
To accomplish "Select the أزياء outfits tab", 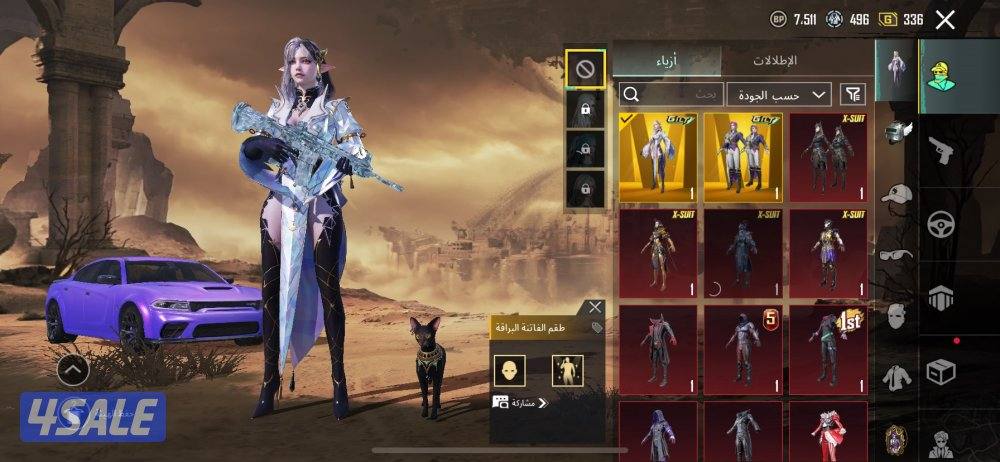I will click(x=667, y=60).
